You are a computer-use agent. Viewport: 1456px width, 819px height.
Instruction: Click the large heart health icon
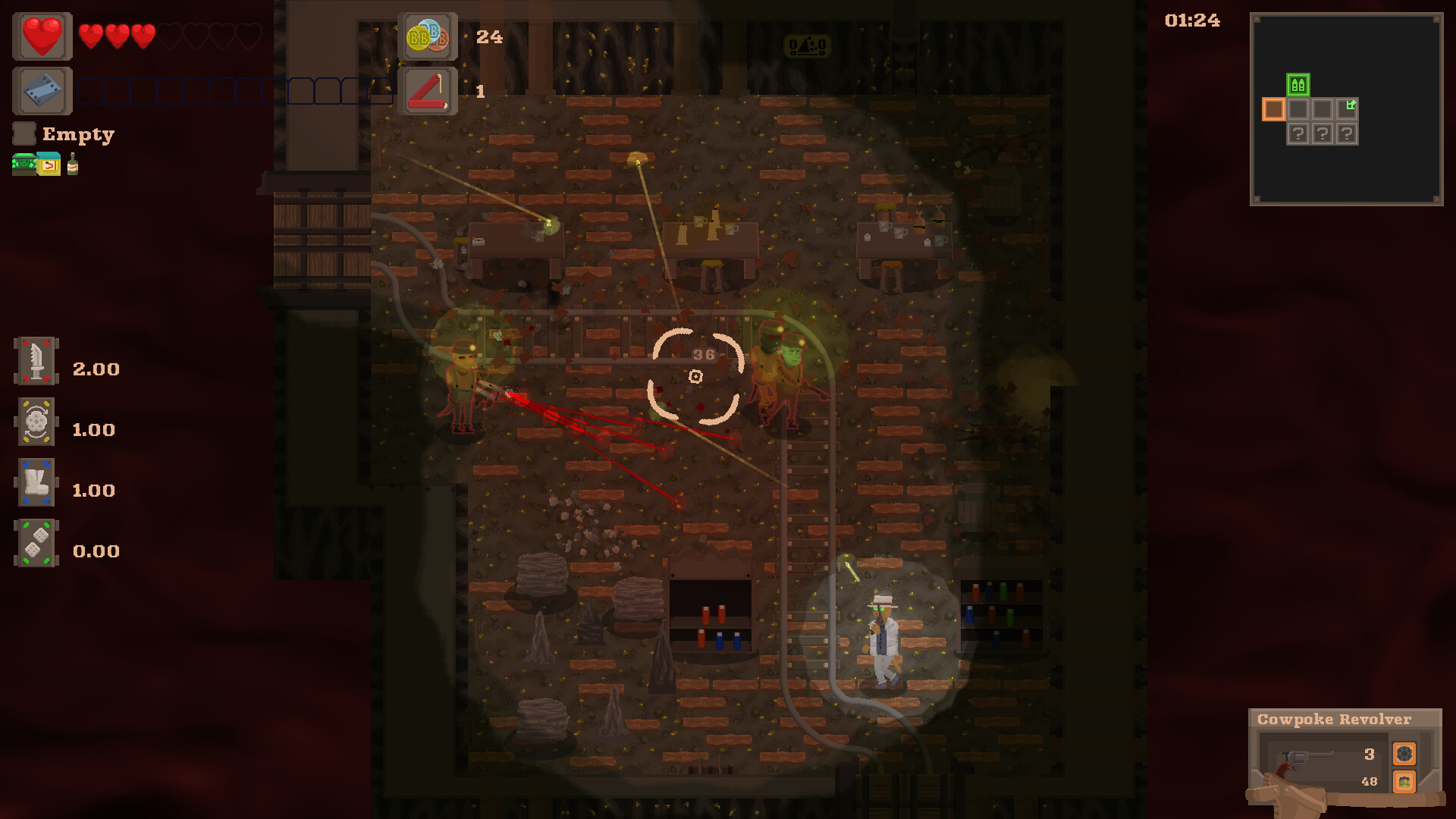(42, 36)
